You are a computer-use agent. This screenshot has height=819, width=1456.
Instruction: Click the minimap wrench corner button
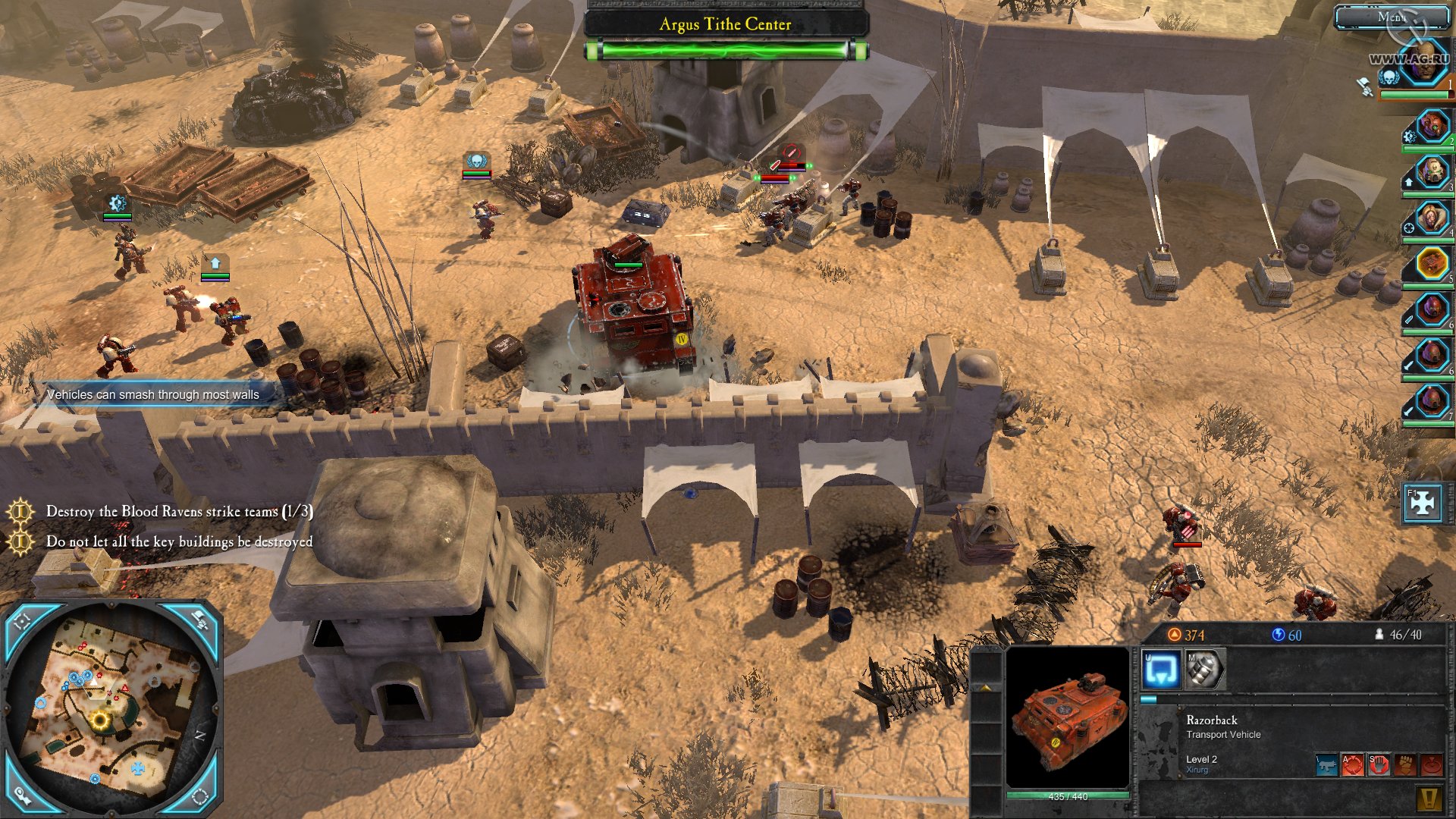pyautogui.click(x=23, y=795)
